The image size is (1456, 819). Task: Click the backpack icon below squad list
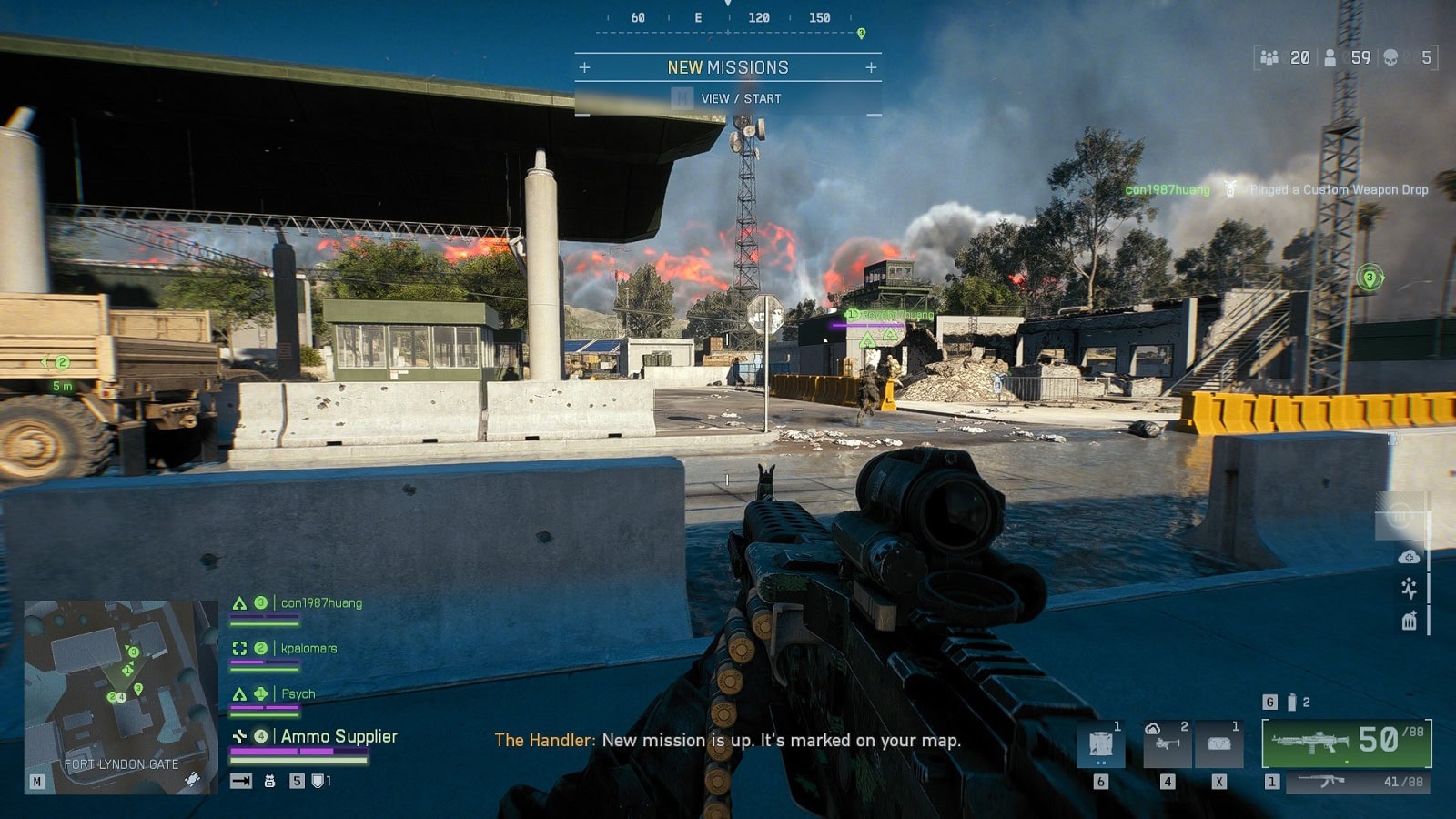click(x=269, y=781)
